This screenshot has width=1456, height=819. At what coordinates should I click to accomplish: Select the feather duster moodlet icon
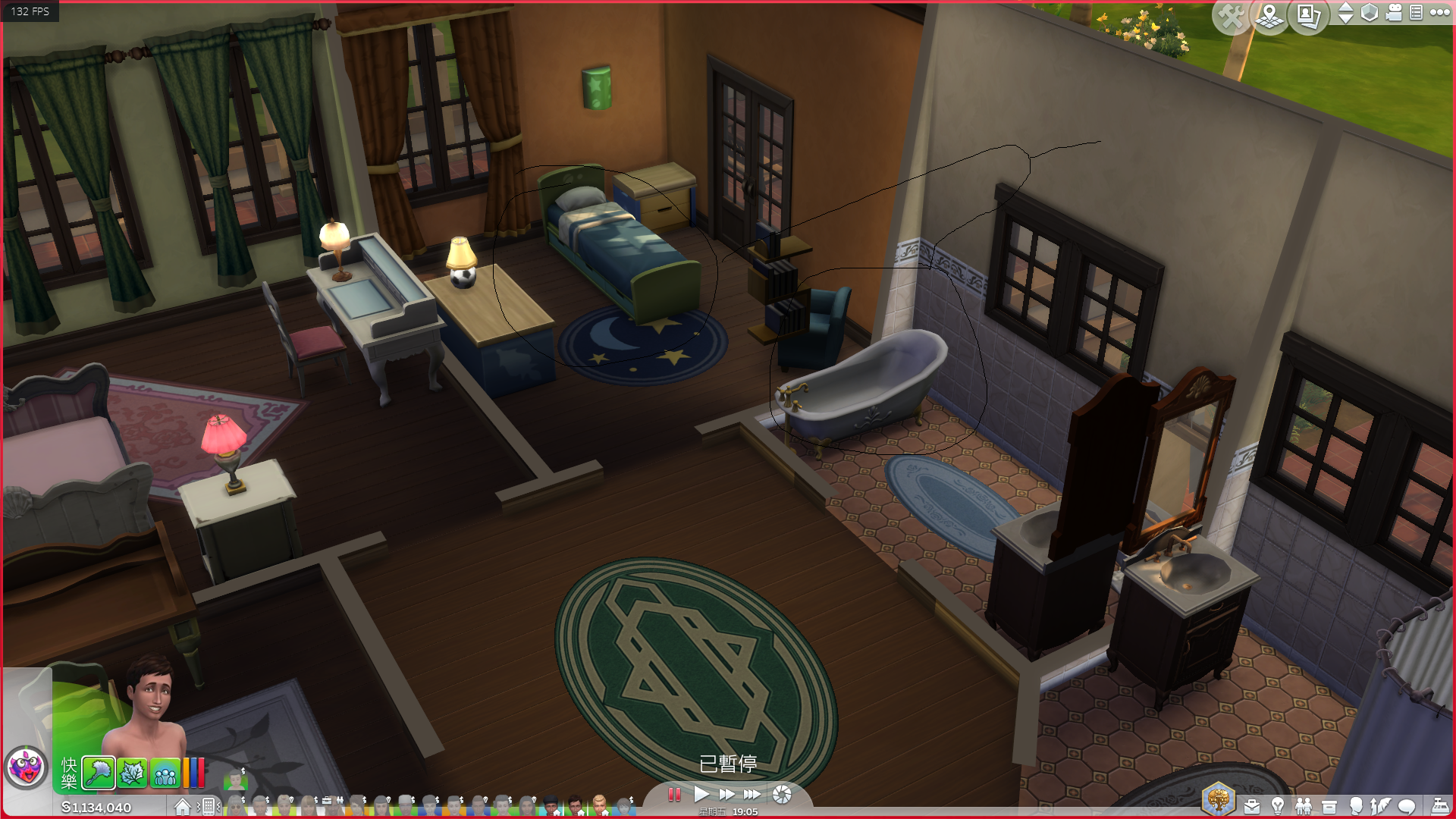click(99, 773)
